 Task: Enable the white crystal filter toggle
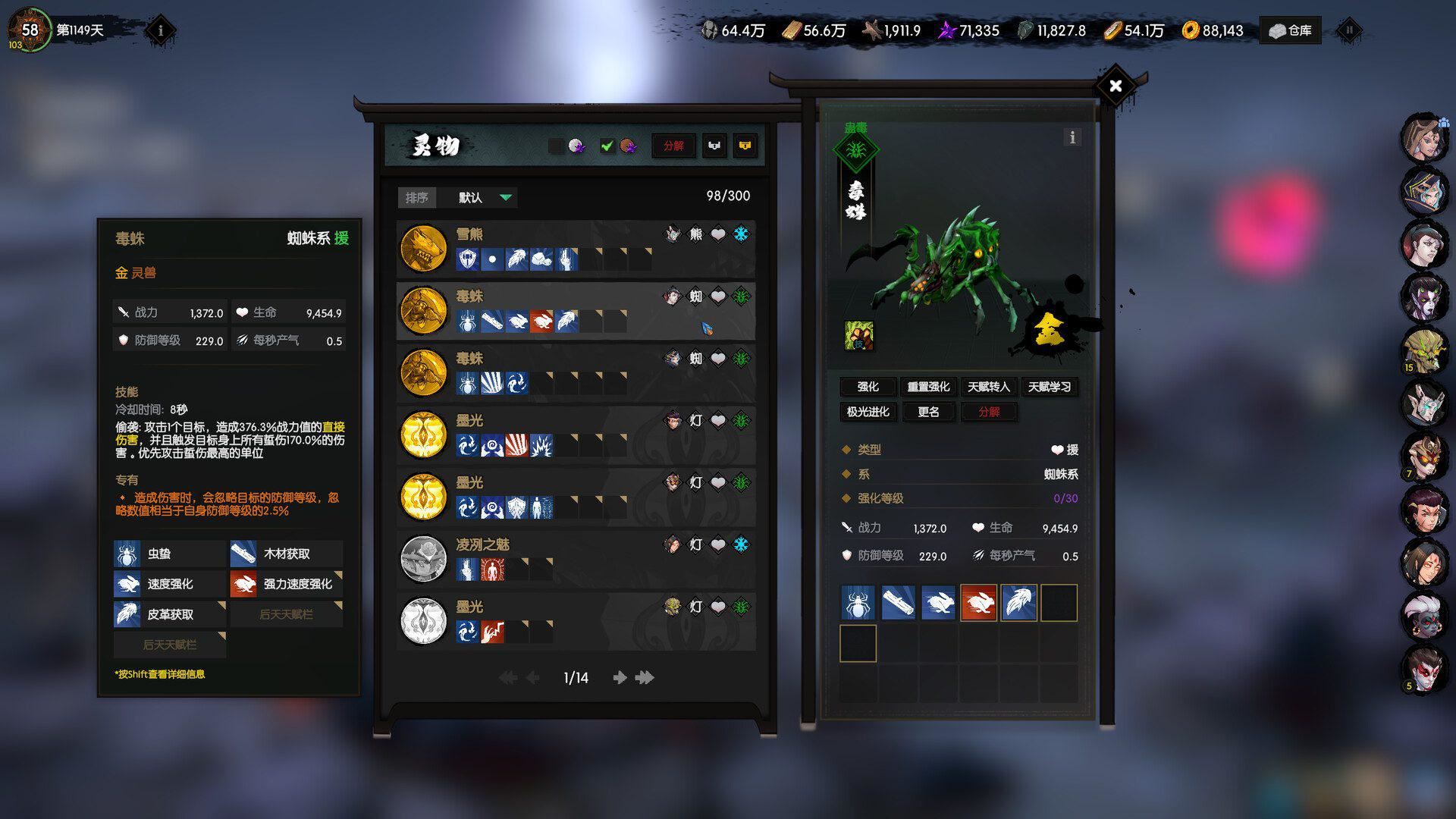(576, 146)
